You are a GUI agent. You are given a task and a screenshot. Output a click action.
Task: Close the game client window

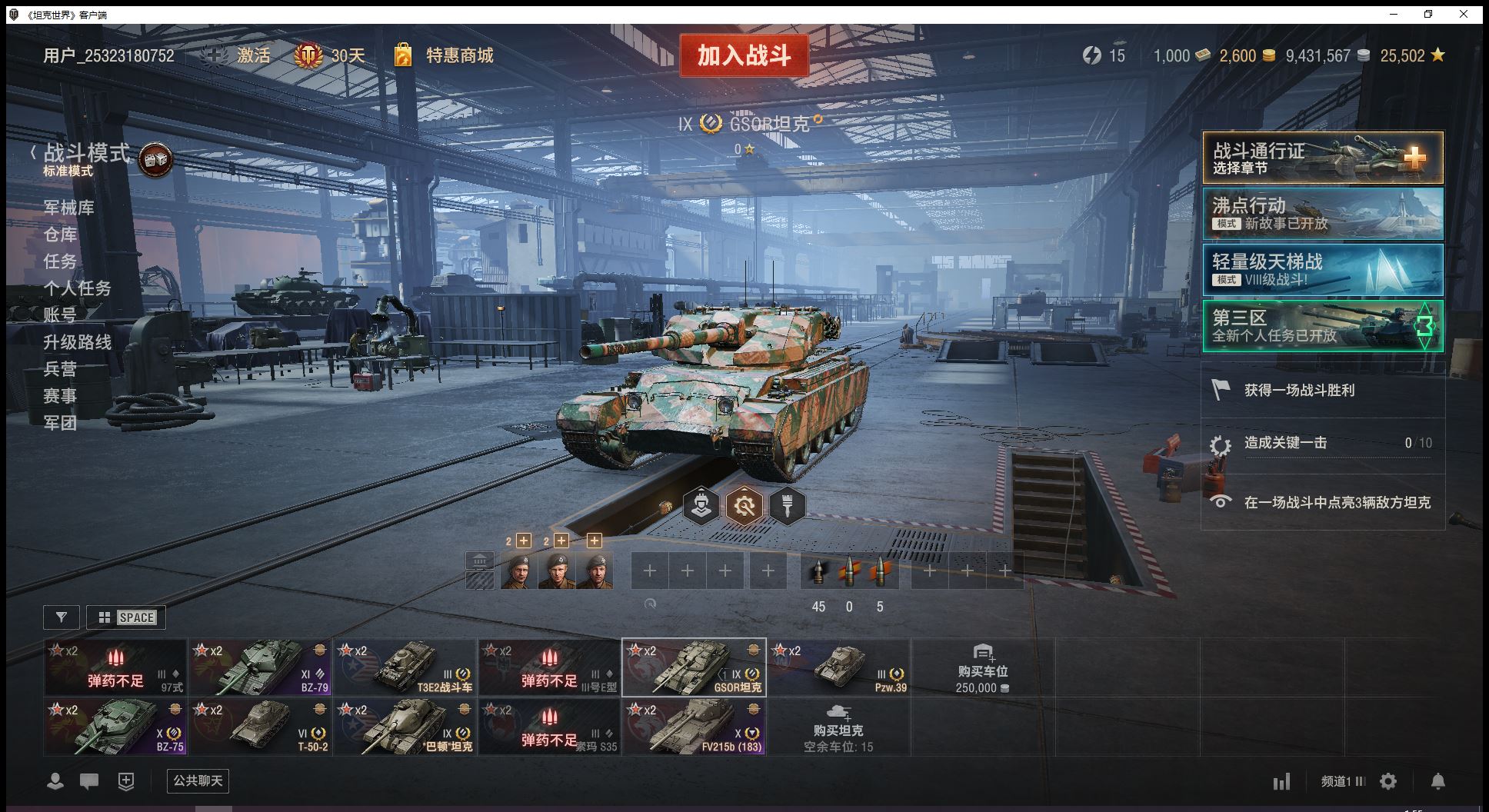1464,14
